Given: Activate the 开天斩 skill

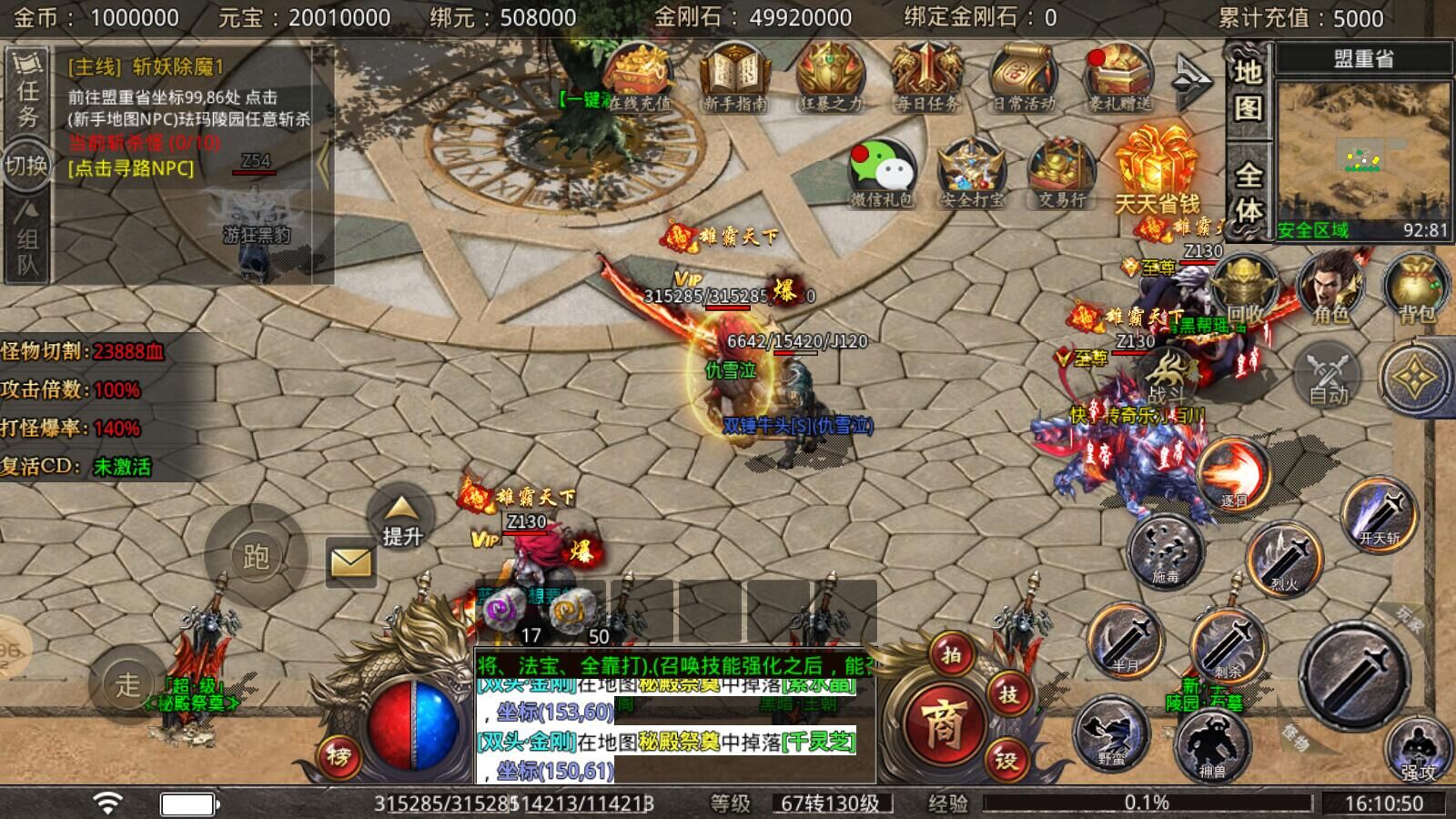Looking at the screenshot, I should [x=1380, y=514].
